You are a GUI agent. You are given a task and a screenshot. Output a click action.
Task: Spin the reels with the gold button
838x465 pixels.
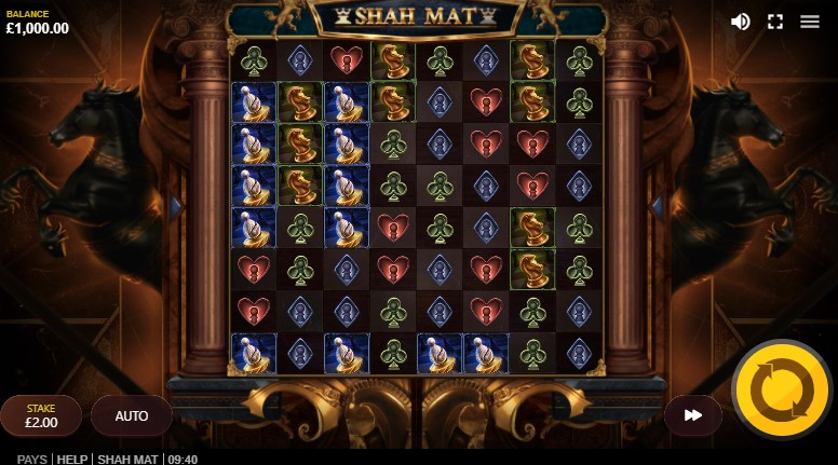click(x=781, y=390)
